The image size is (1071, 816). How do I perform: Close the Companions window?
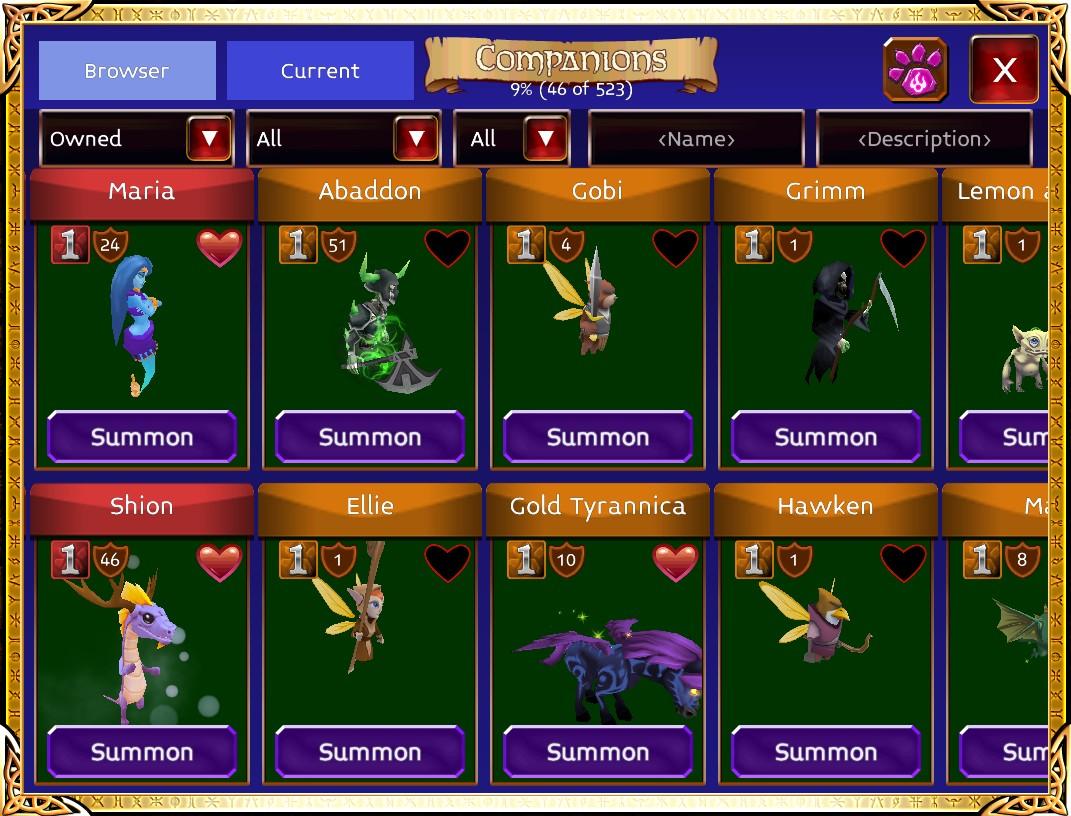(x=1004, y=70)
